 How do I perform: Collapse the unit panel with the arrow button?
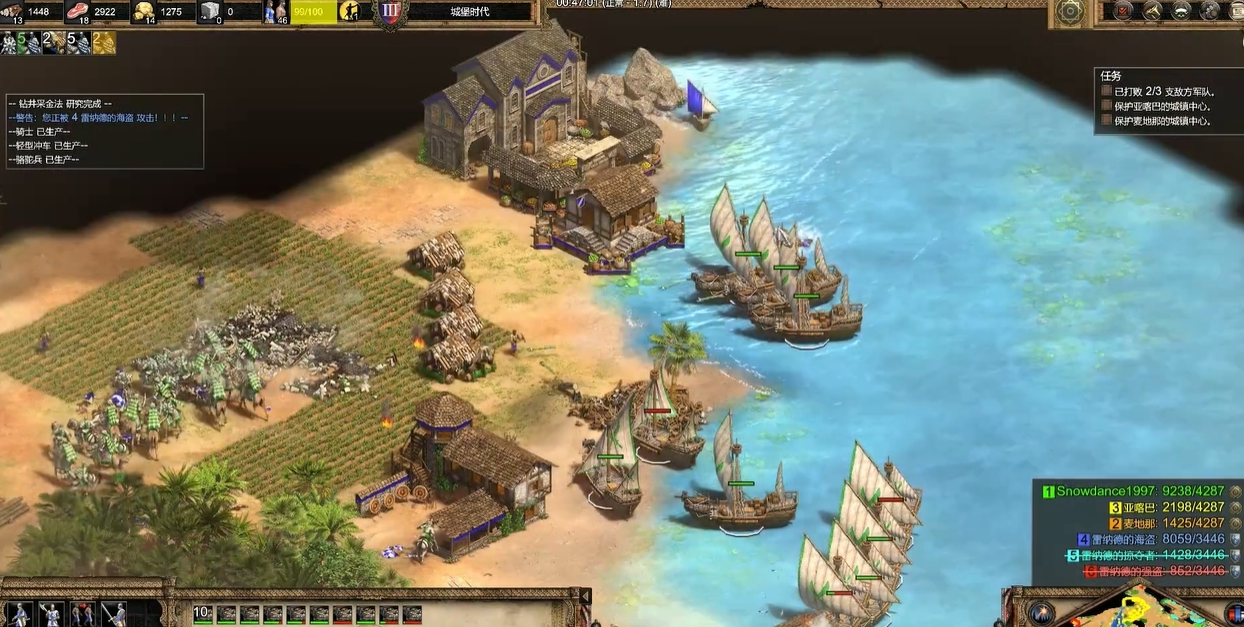tap(585, 596)
